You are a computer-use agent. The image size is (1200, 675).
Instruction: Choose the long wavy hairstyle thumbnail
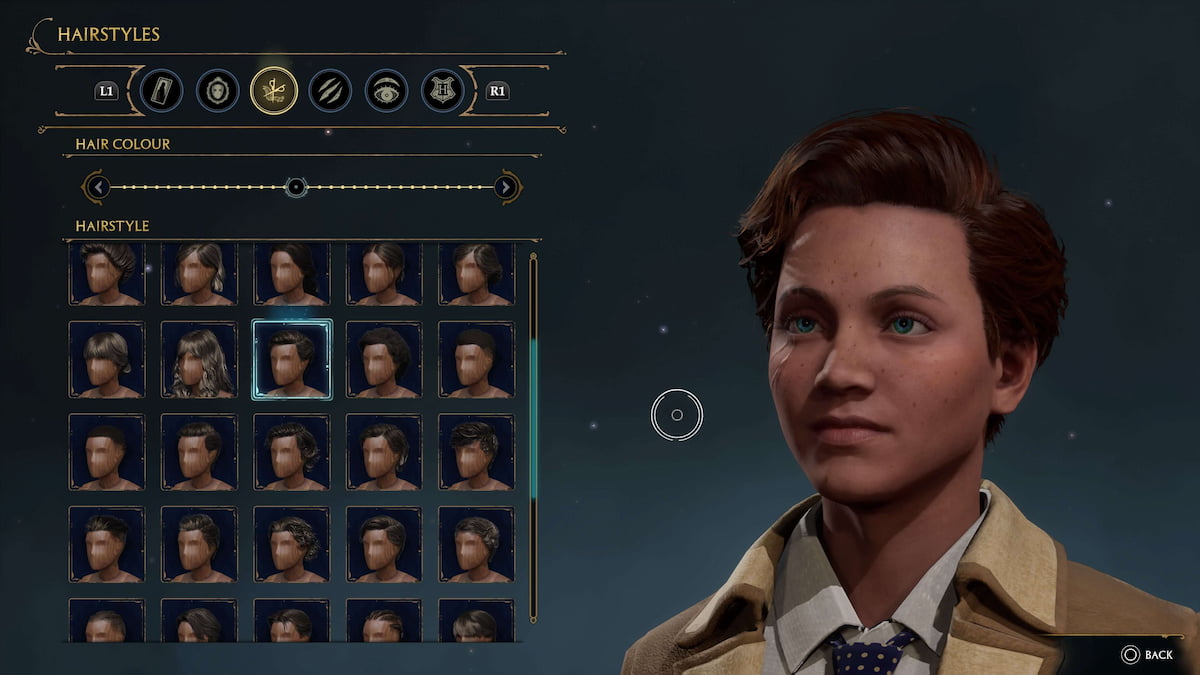click(x=199, y=360)
